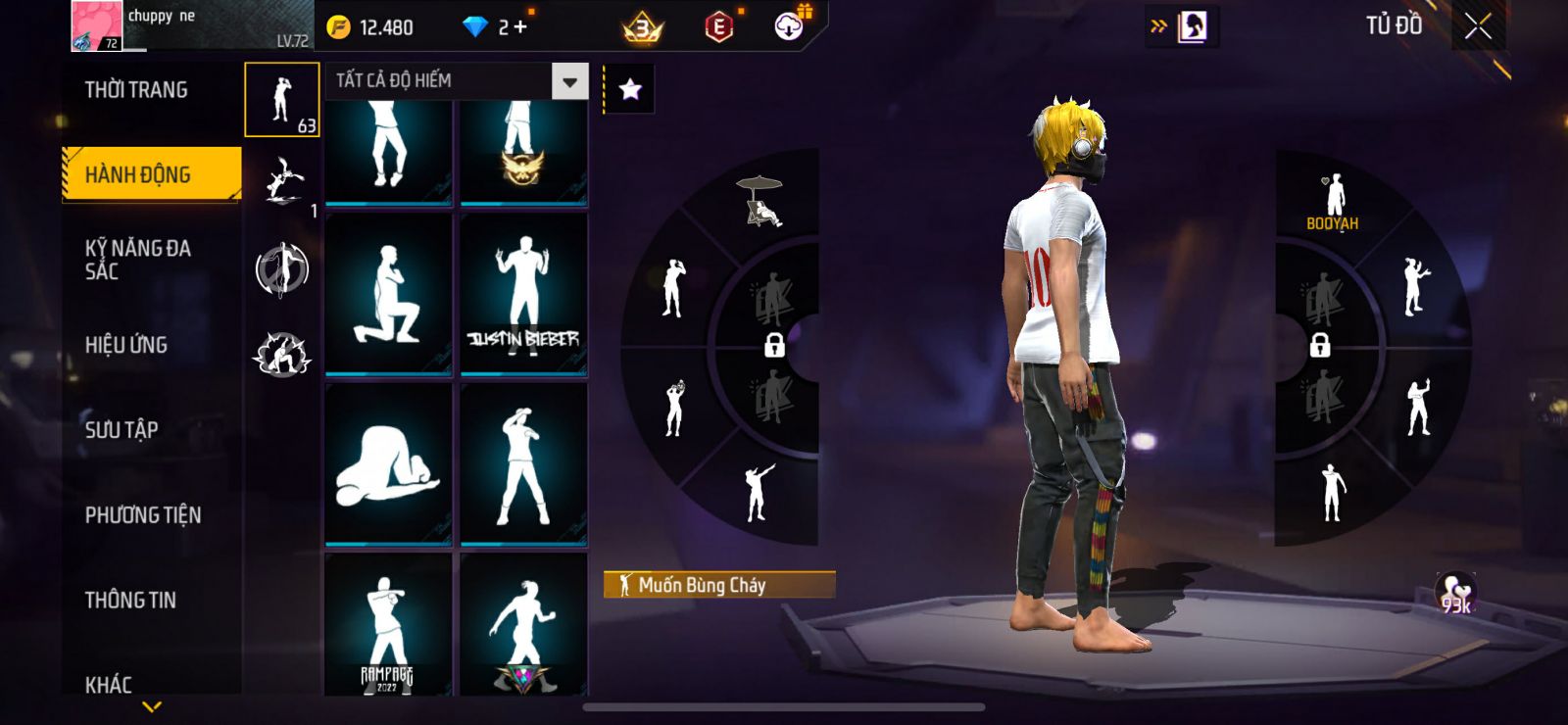Open the Thông Tin tab
This screenshot has height=725, width=1568.
point(130,600)
